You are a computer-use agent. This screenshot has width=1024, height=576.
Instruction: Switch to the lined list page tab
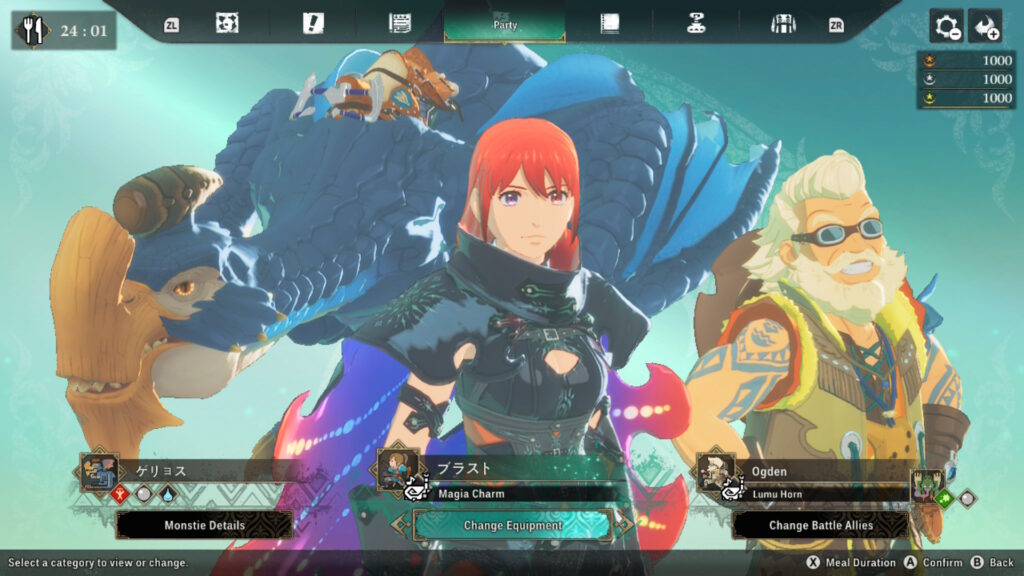(400, 24)
